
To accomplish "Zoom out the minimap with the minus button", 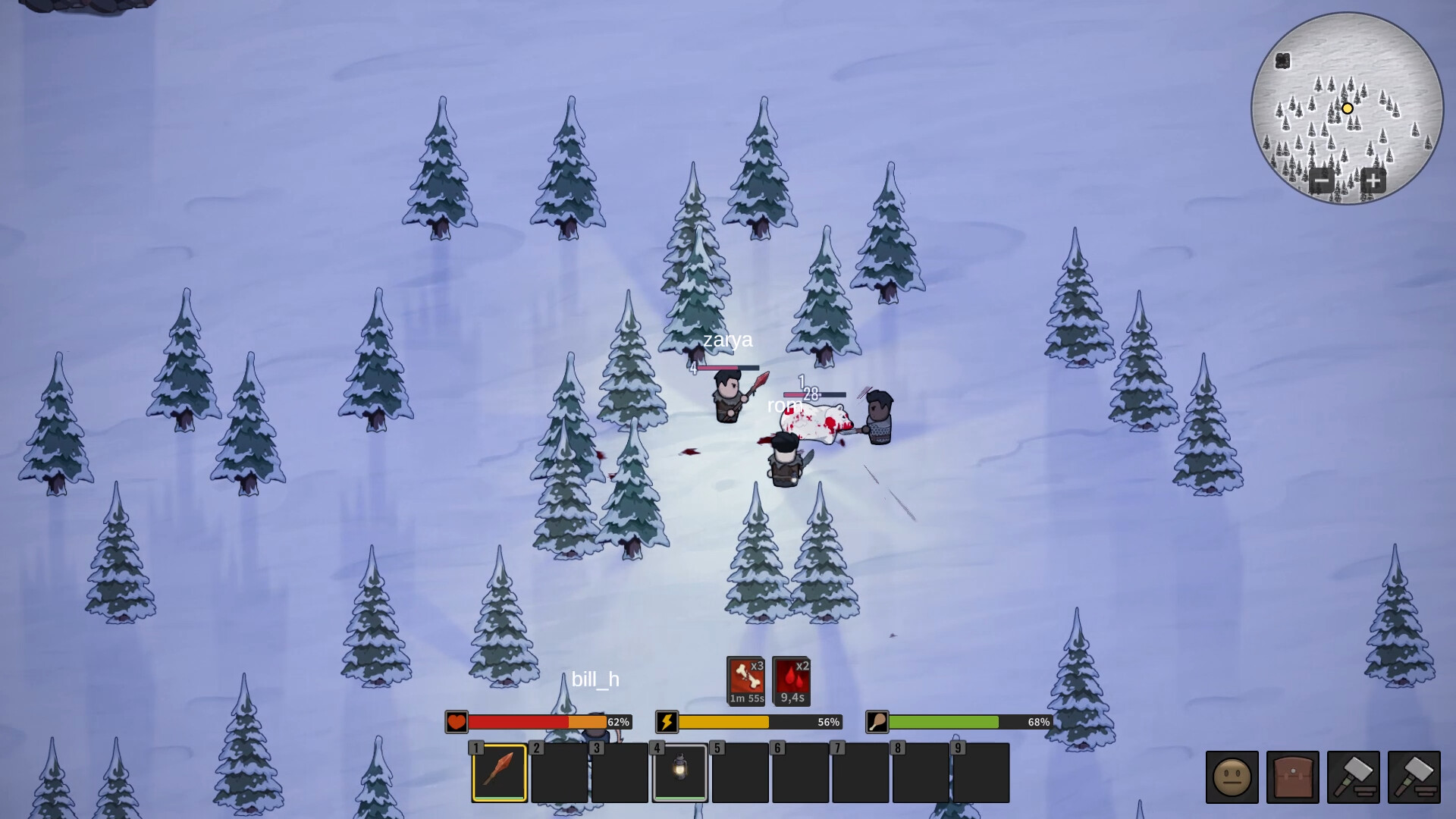I will pyautogui.click(x=1322, y=181).
